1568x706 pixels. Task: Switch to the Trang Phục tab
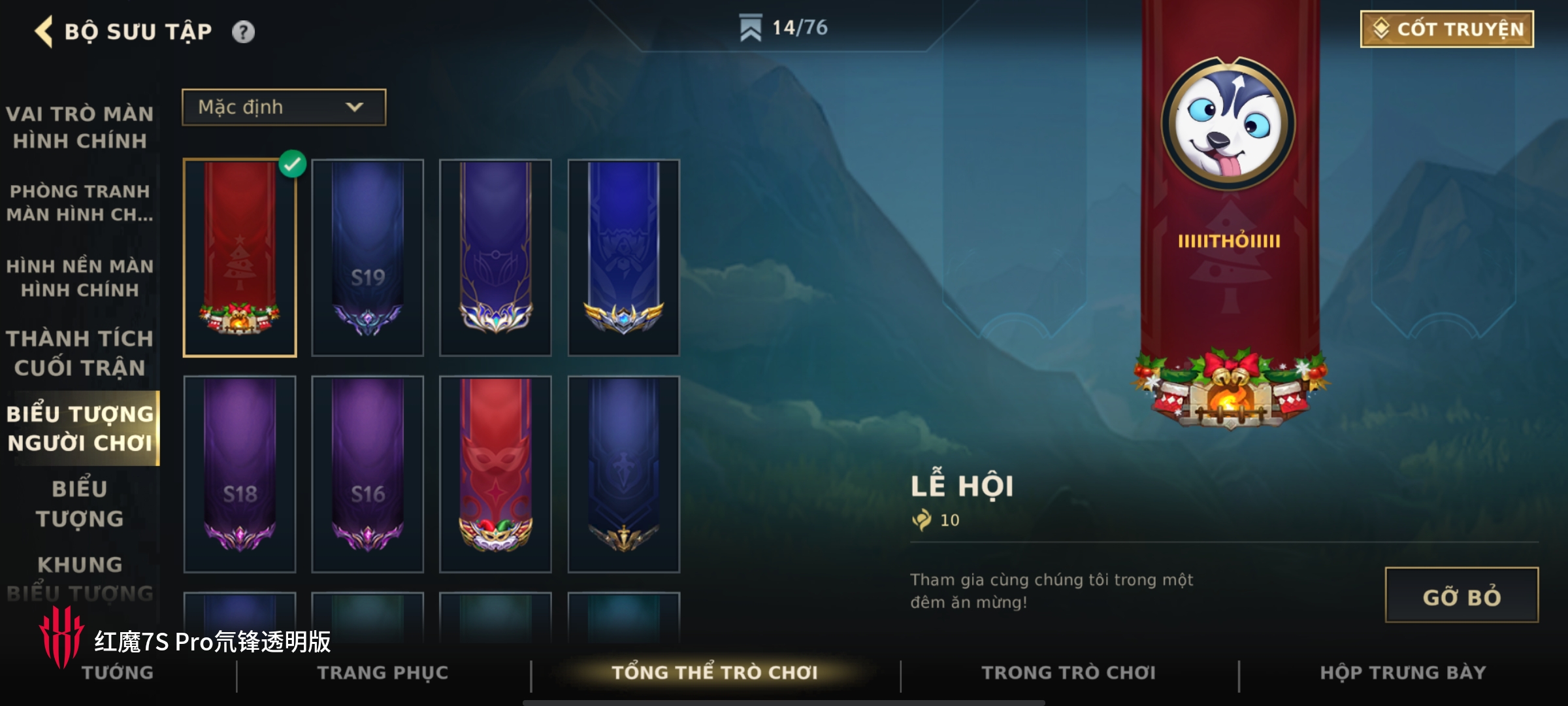[383, 673]
